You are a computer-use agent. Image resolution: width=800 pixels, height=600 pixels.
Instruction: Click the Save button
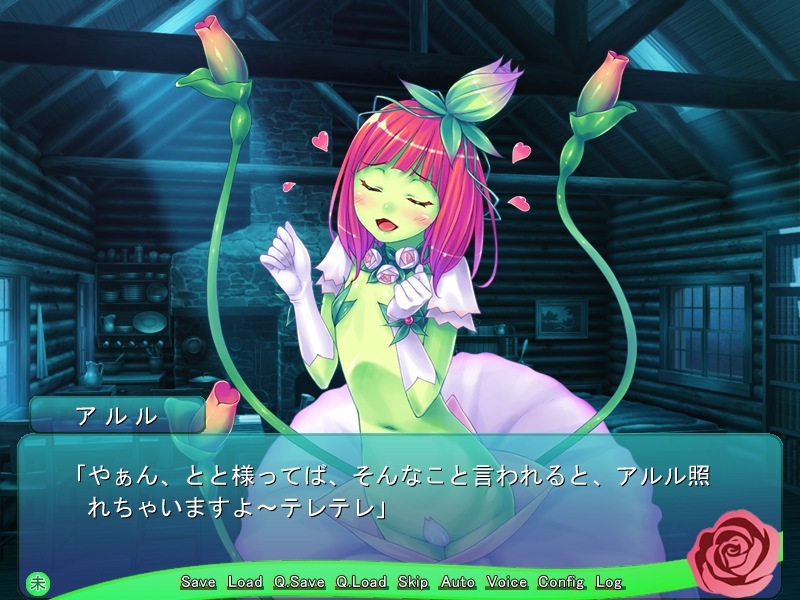199,582
